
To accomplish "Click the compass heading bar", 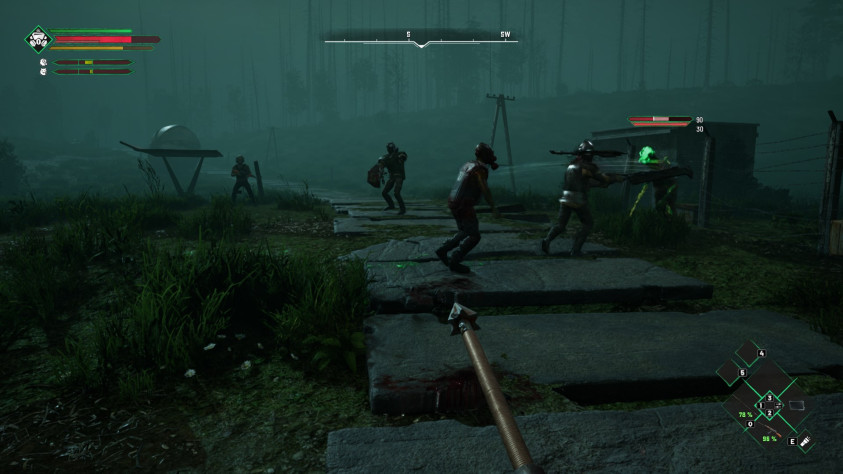I will click(421, 40).
